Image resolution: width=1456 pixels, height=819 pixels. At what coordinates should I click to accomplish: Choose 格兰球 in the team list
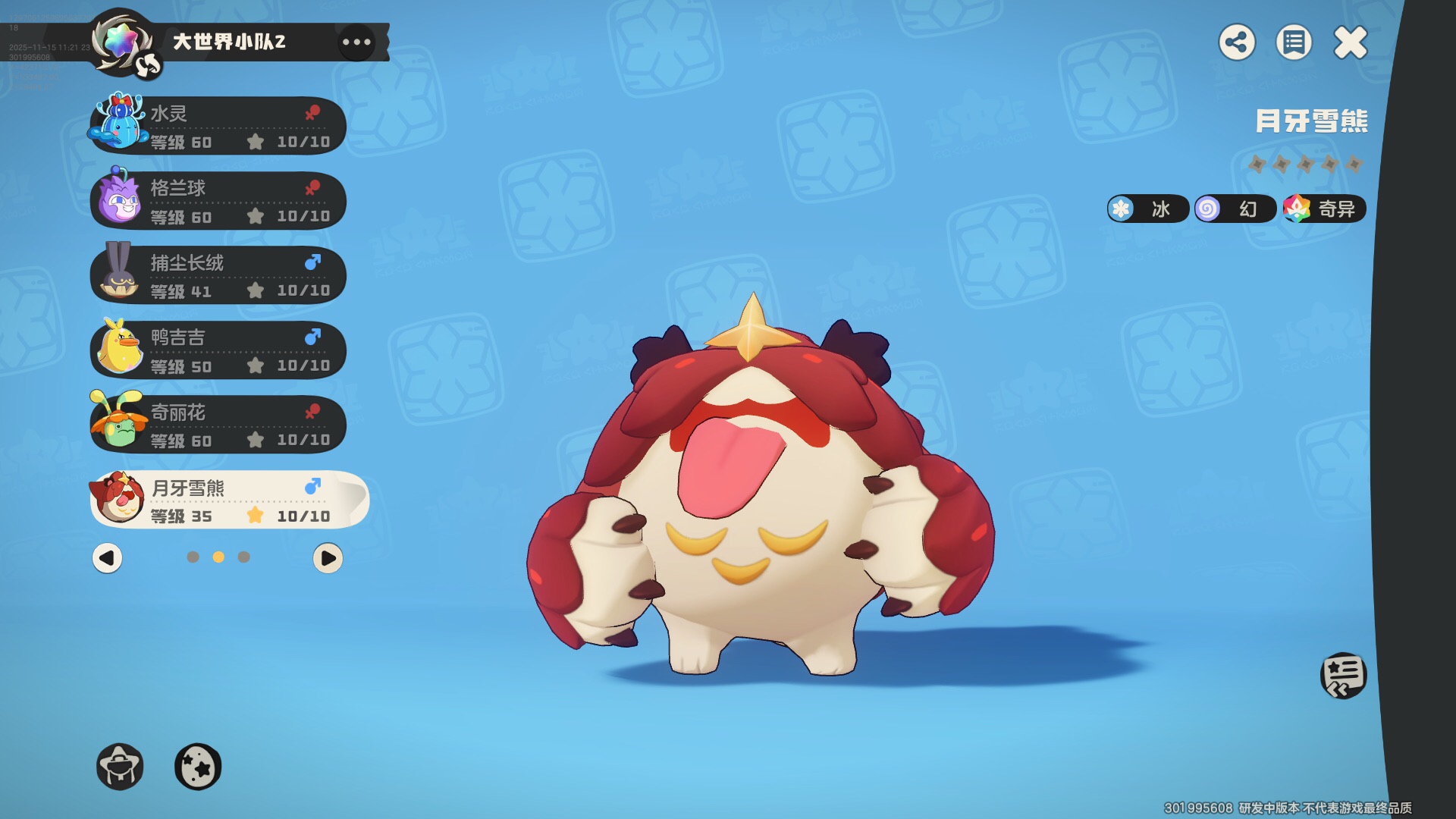point(218,201)
